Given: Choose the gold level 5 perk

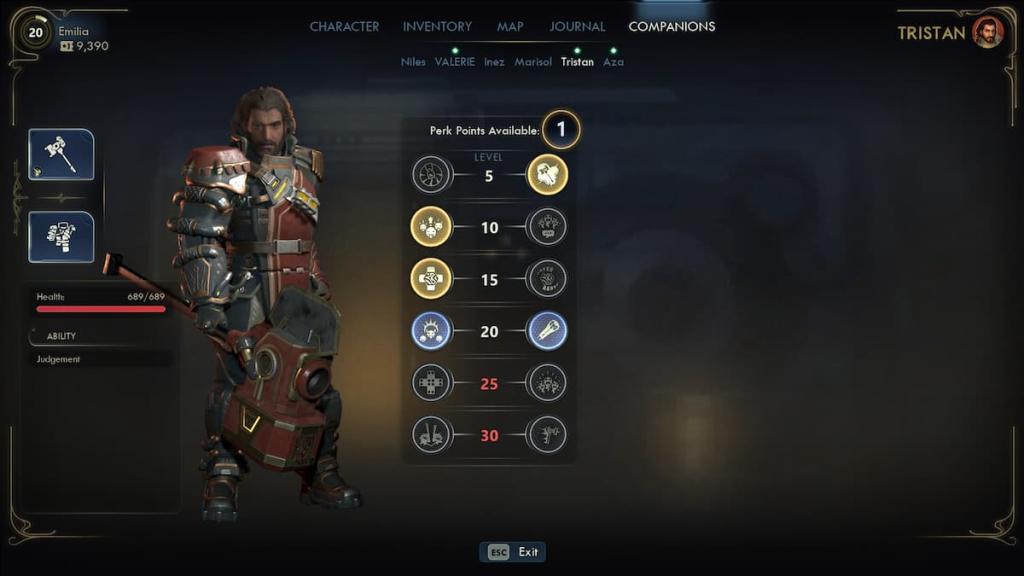Looking at the screenshot, I should pos(547,175).
